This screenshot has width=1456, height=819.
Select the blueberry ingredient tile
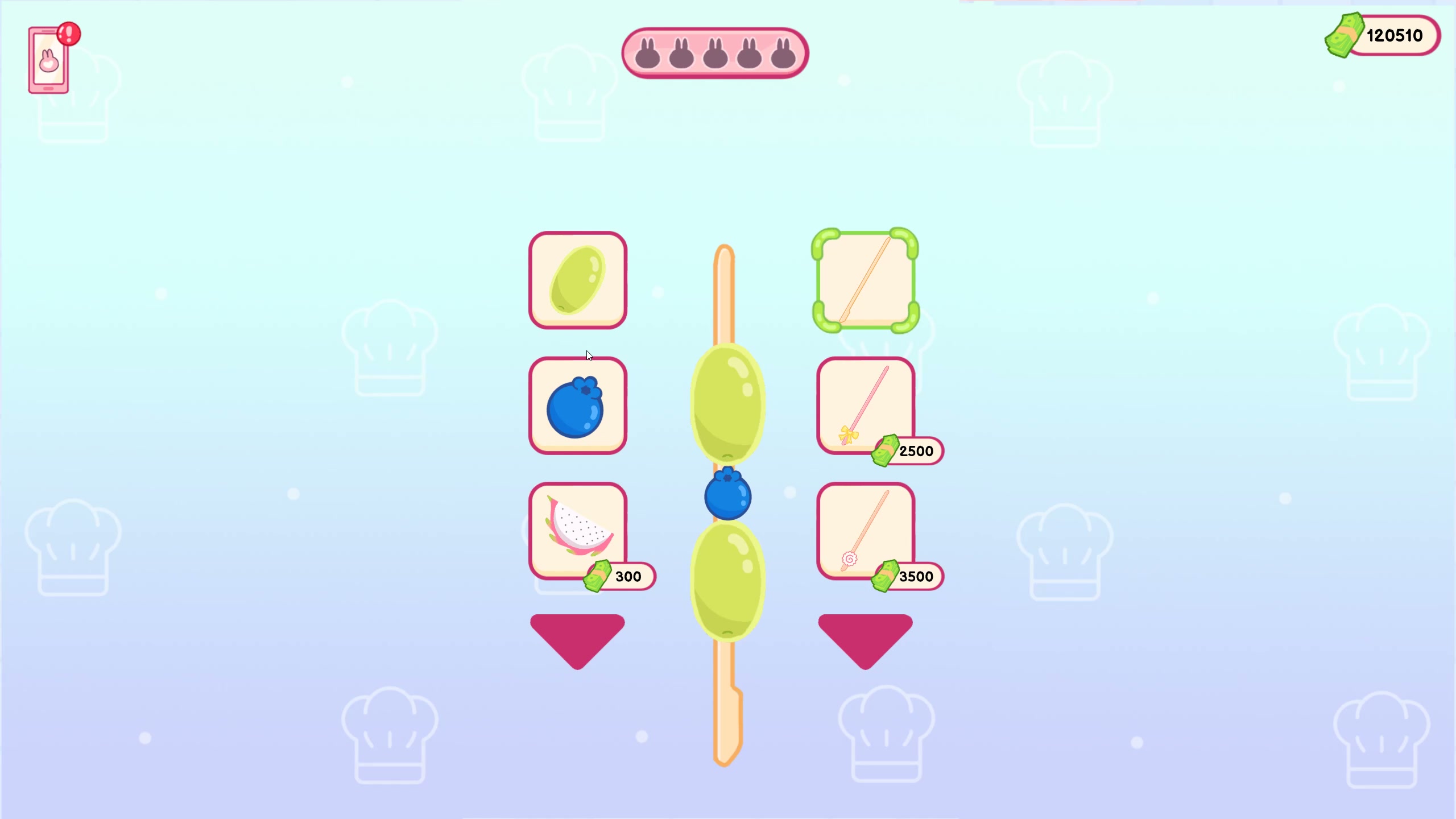pyautogui.click(x=577, y=405)
